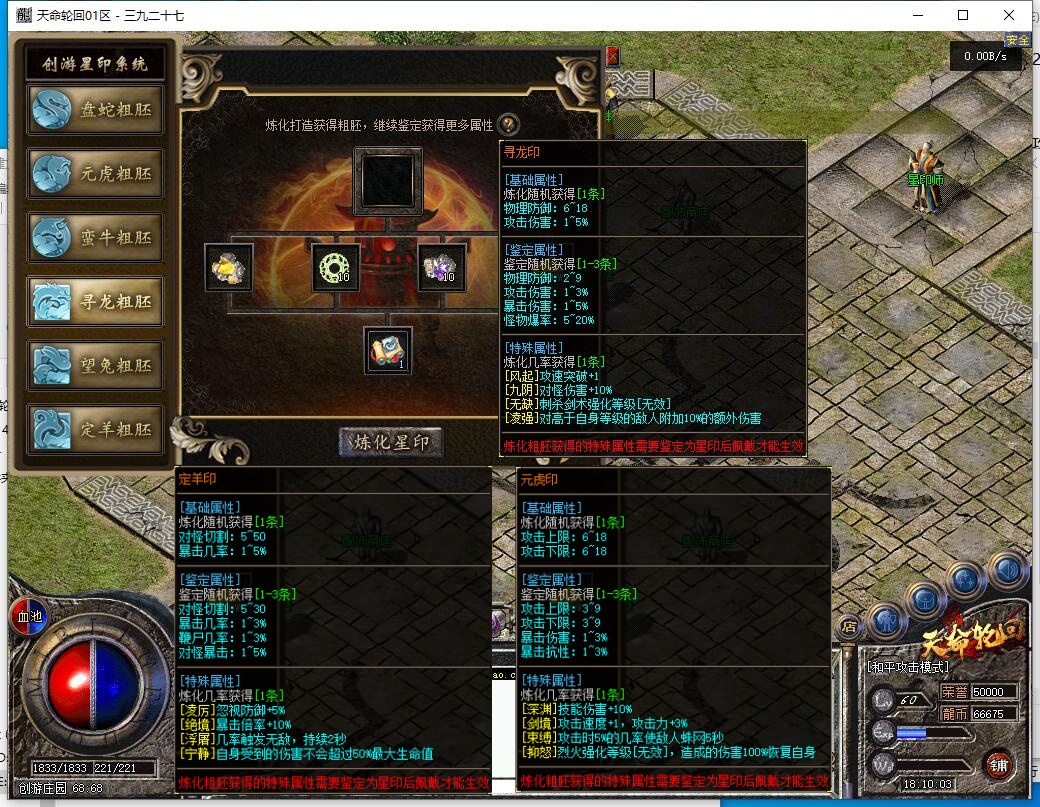Click the empty output slot at top
Screen dimensions: 1040x807
tap(388, 182)
